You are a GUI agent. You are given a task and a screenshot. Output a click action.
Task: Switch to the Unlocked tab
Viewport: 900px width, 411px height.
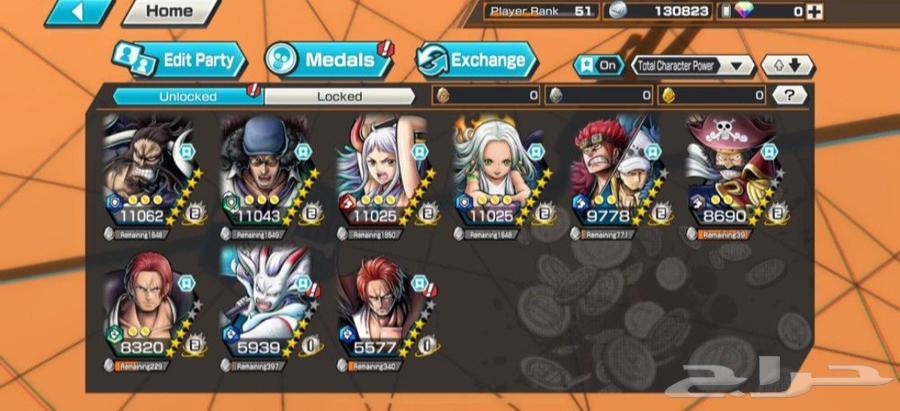click(x=187, y=97)
